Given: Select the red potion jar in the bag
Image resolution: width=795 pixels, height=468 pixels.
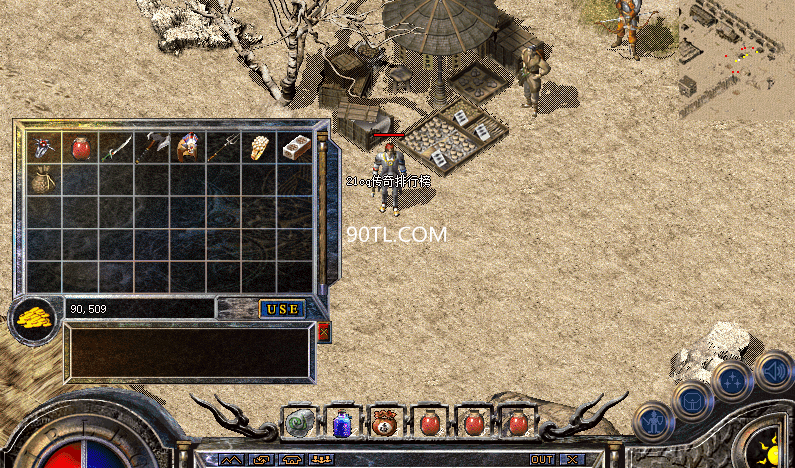Looking at the screenshot, I should click(x=80, y=148).
